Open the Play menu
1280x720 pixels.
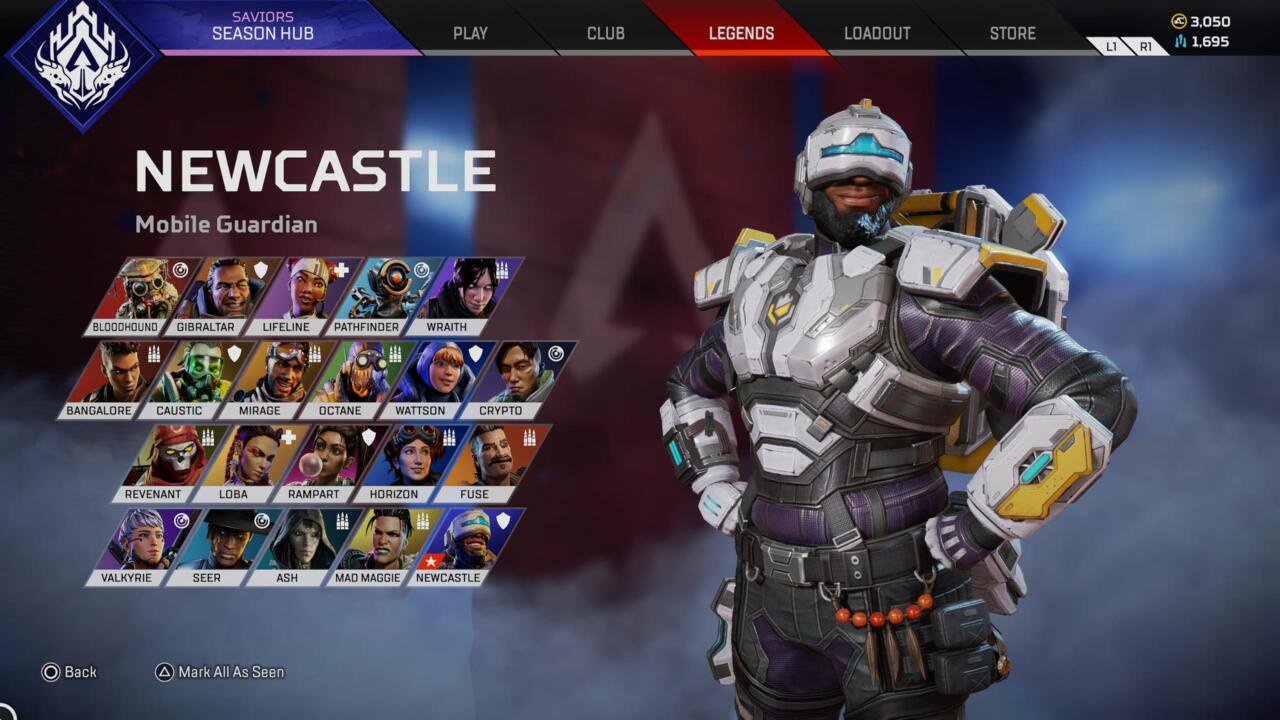click(469, 32)
